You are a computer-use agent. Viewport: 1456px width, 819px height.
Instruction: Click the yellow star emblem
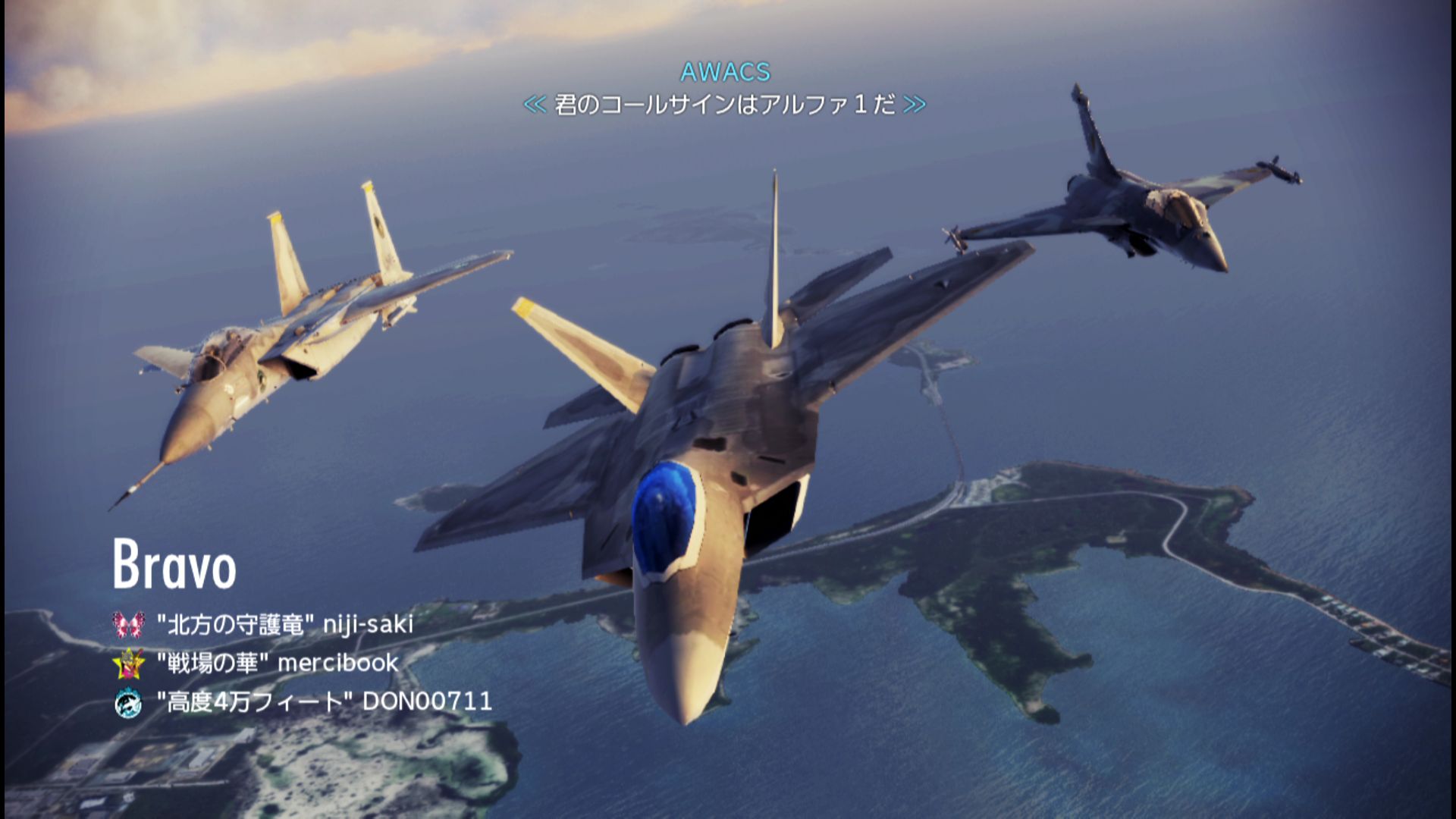pos(128,664)
